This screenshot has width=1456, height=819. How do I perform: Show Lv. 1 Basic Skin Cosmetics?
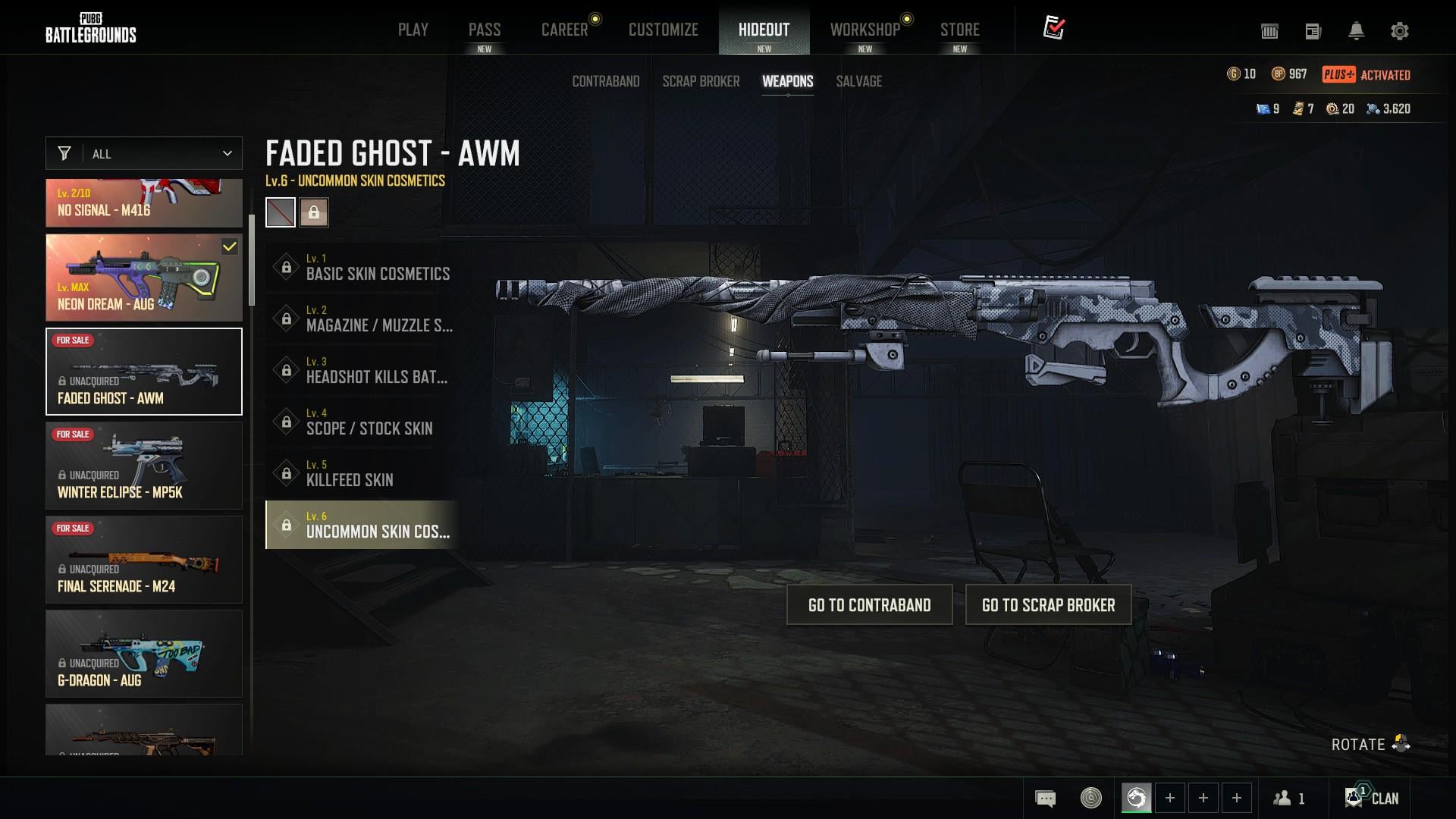[x=362, y=267]
